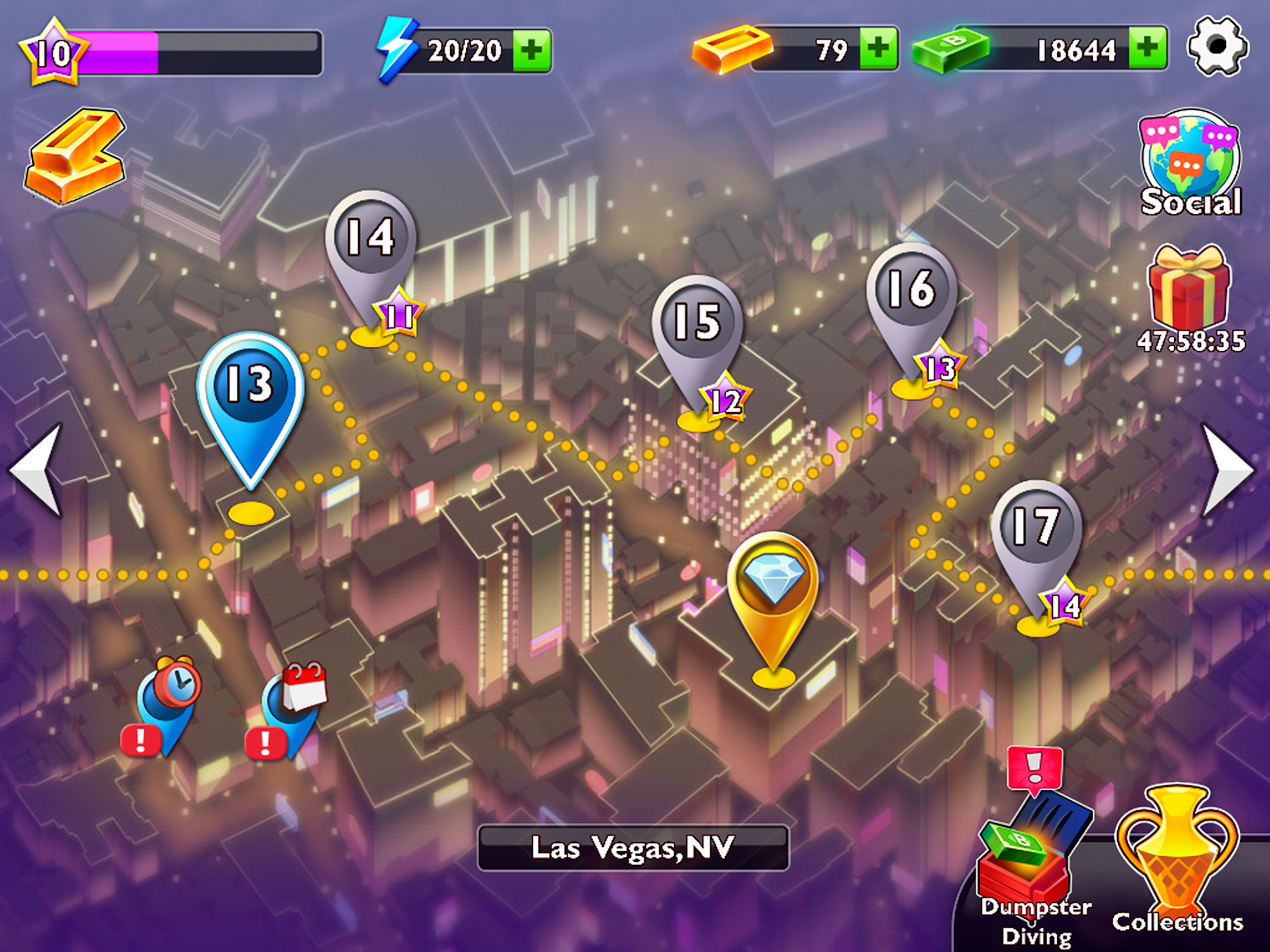Add more energy with the plus button

point(531,51)
